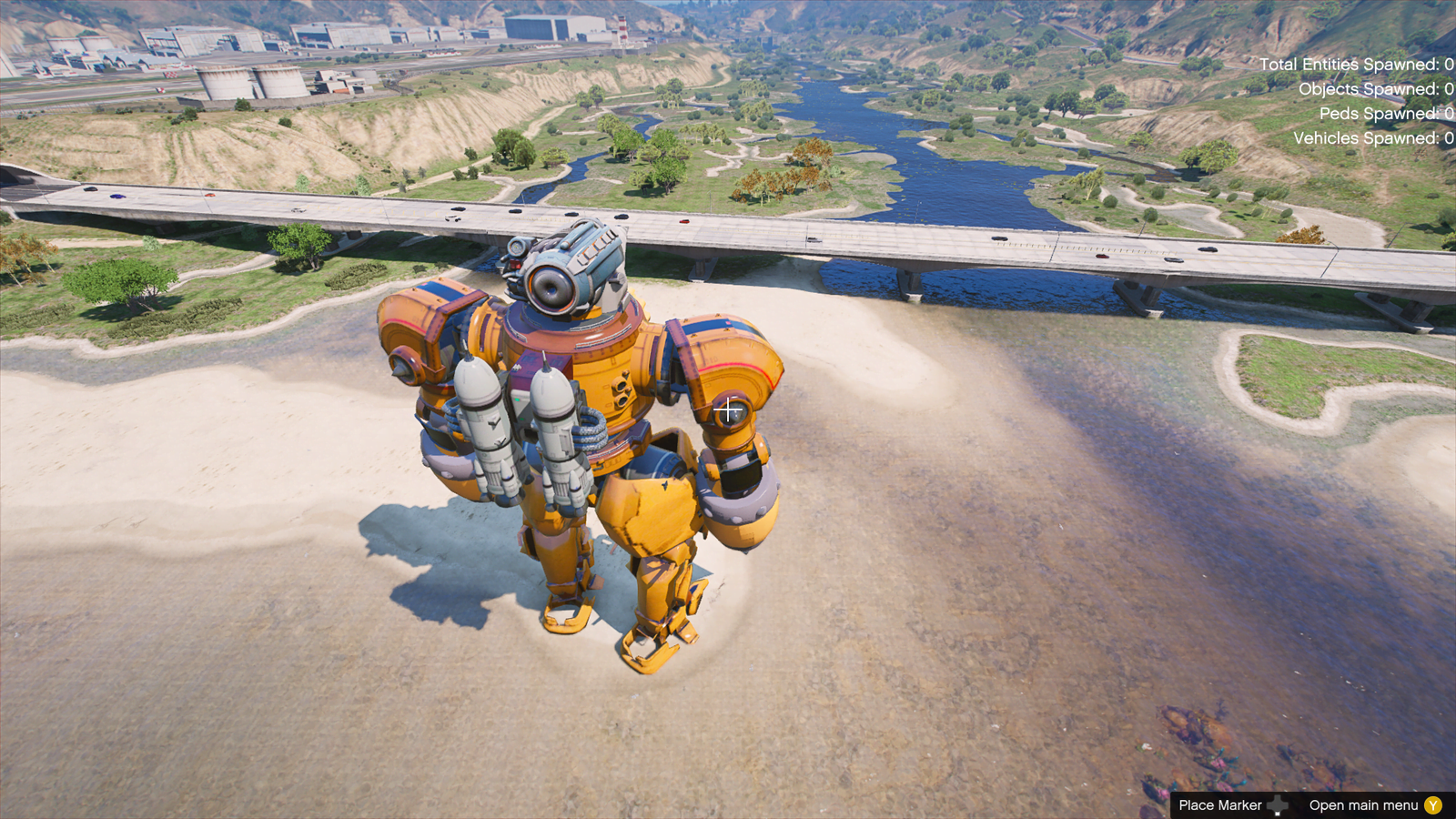Click Place Marker in the prompt bar
This screenshot has height=819, width=1456.
(x=1219, y=805)
